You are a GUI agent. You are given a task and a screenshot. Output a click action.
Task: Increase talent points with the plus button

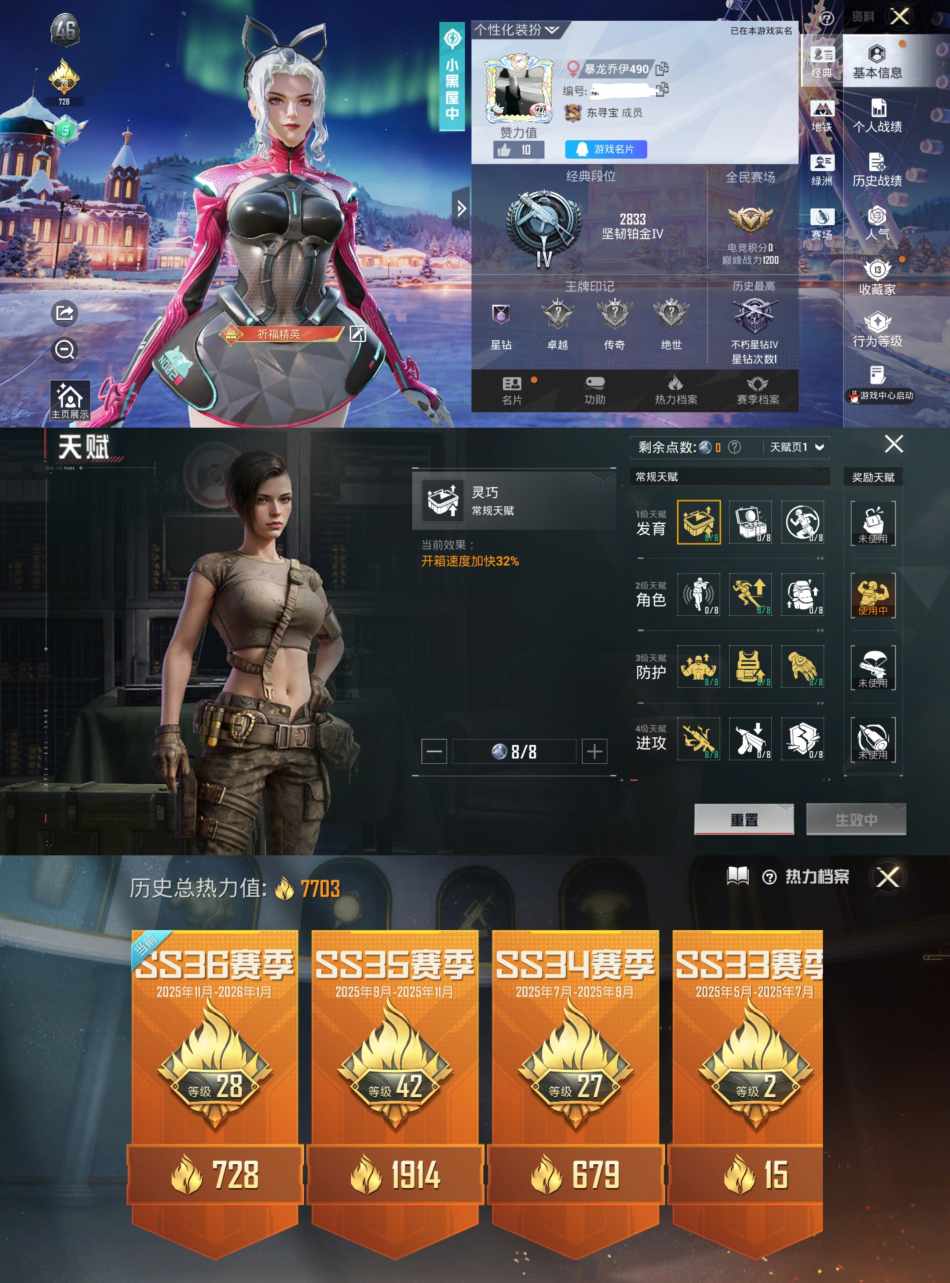coord(595,752)
